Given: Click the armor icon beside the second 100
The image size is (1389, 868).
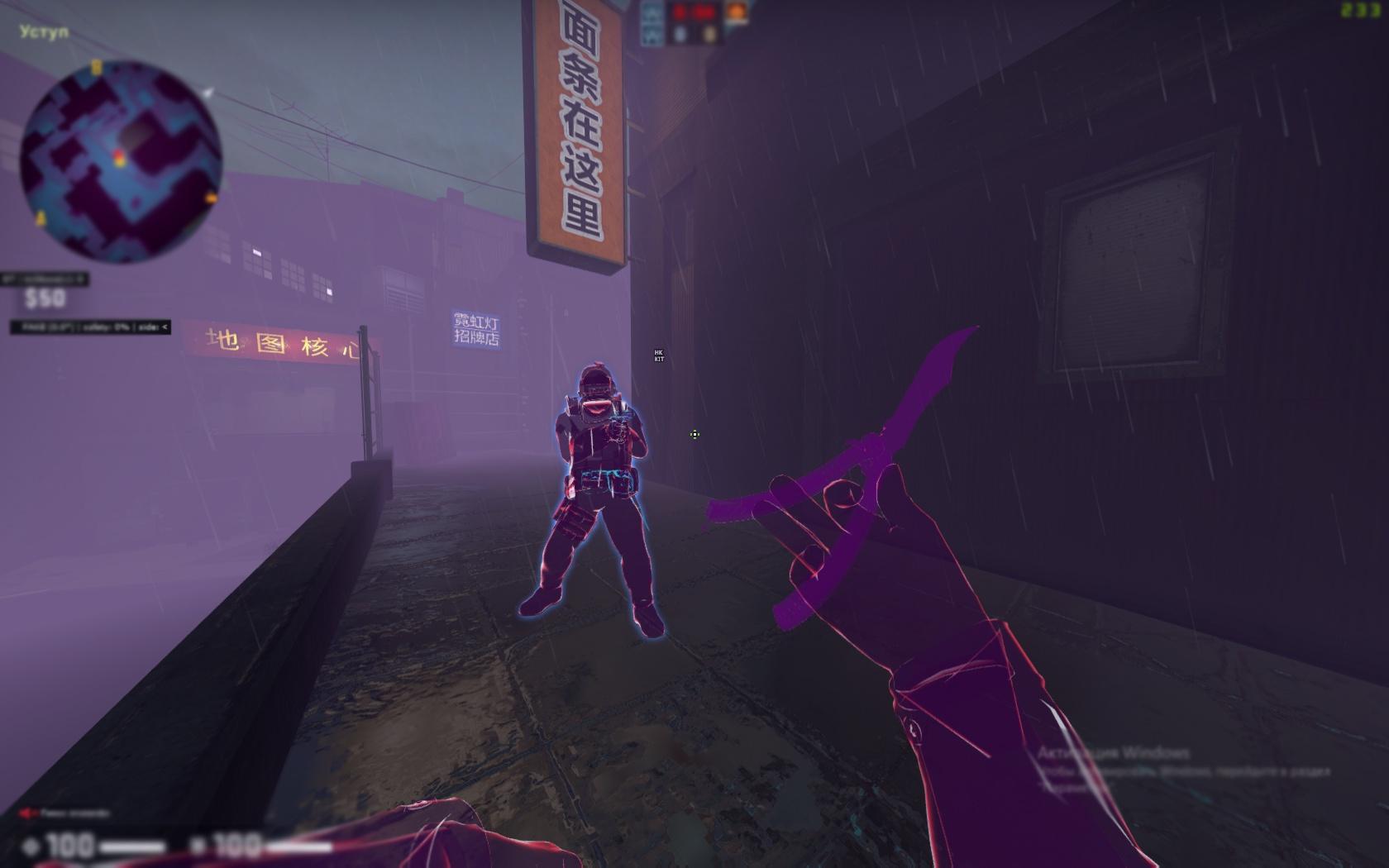Looking at the screenshot, I should tap(198, 845).
